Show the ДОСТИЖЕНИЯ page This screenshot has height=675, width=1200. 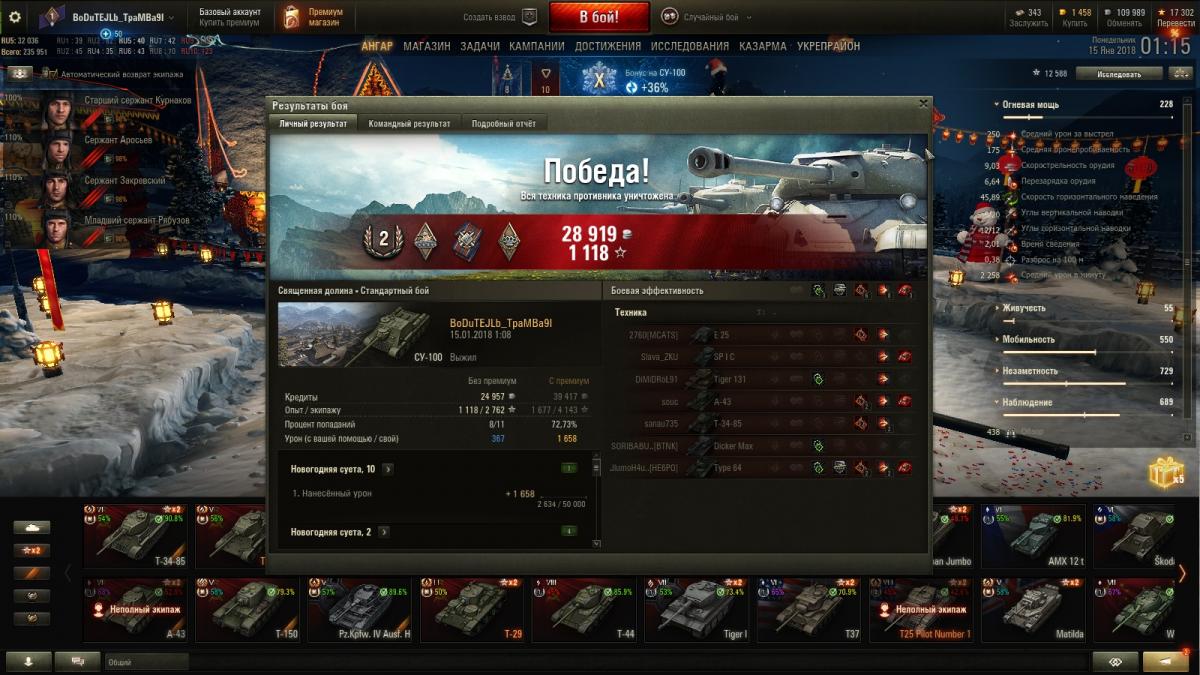(x=608, y=46)
